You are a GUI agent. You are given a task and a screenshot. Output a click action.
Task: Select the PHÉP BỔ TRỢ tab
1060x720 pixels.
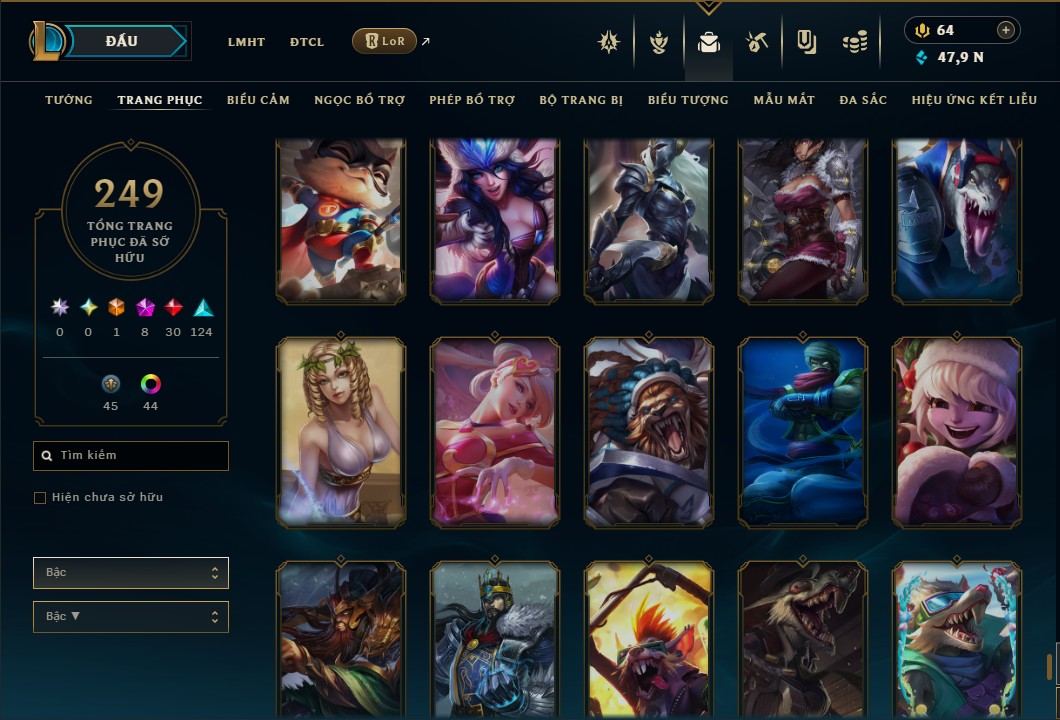pos(472,100)
